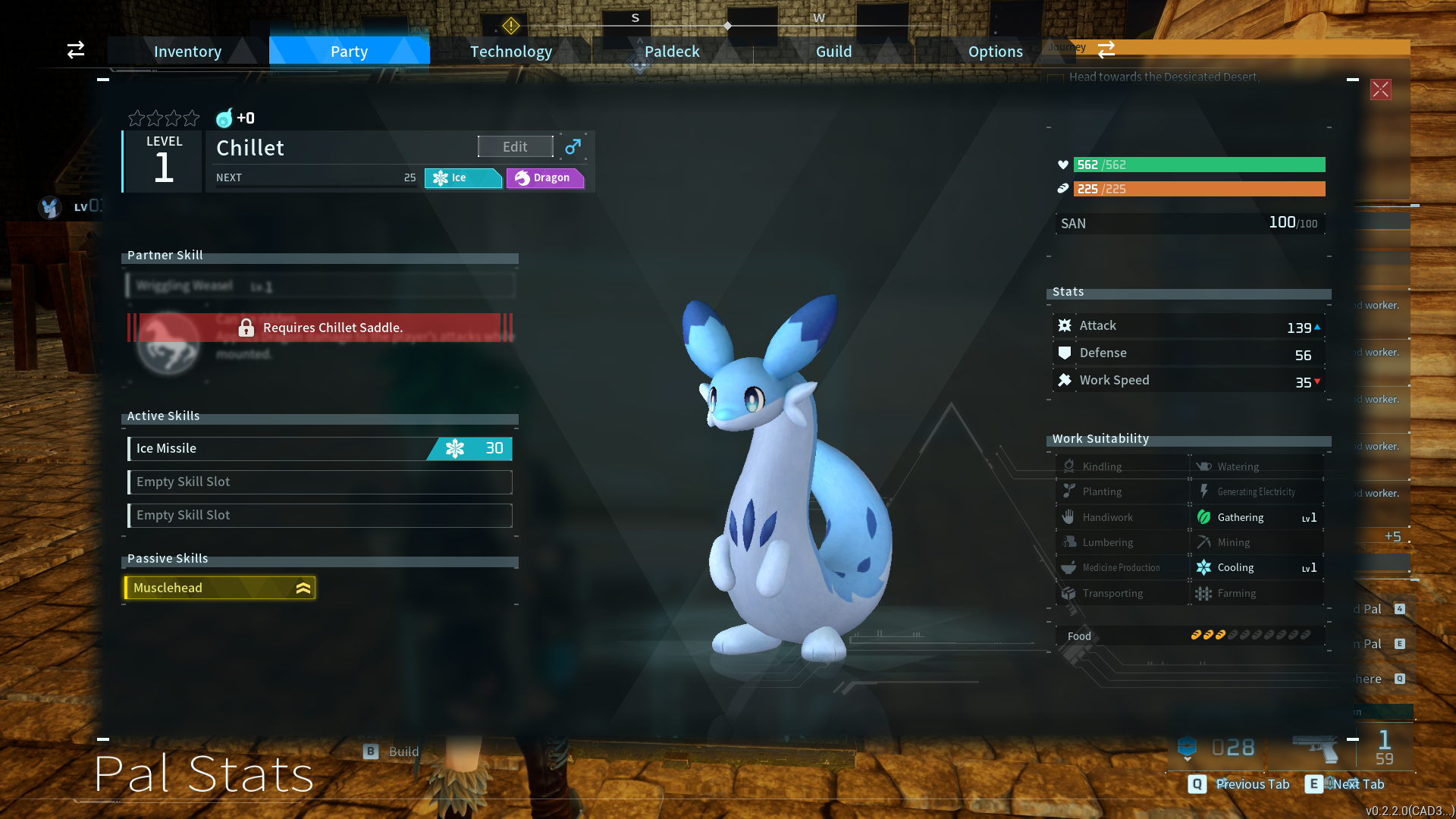Viewport: 1456px width, 819px height.
Task: Click the Gathering work suitability entry
Action: click(1257, 517)
